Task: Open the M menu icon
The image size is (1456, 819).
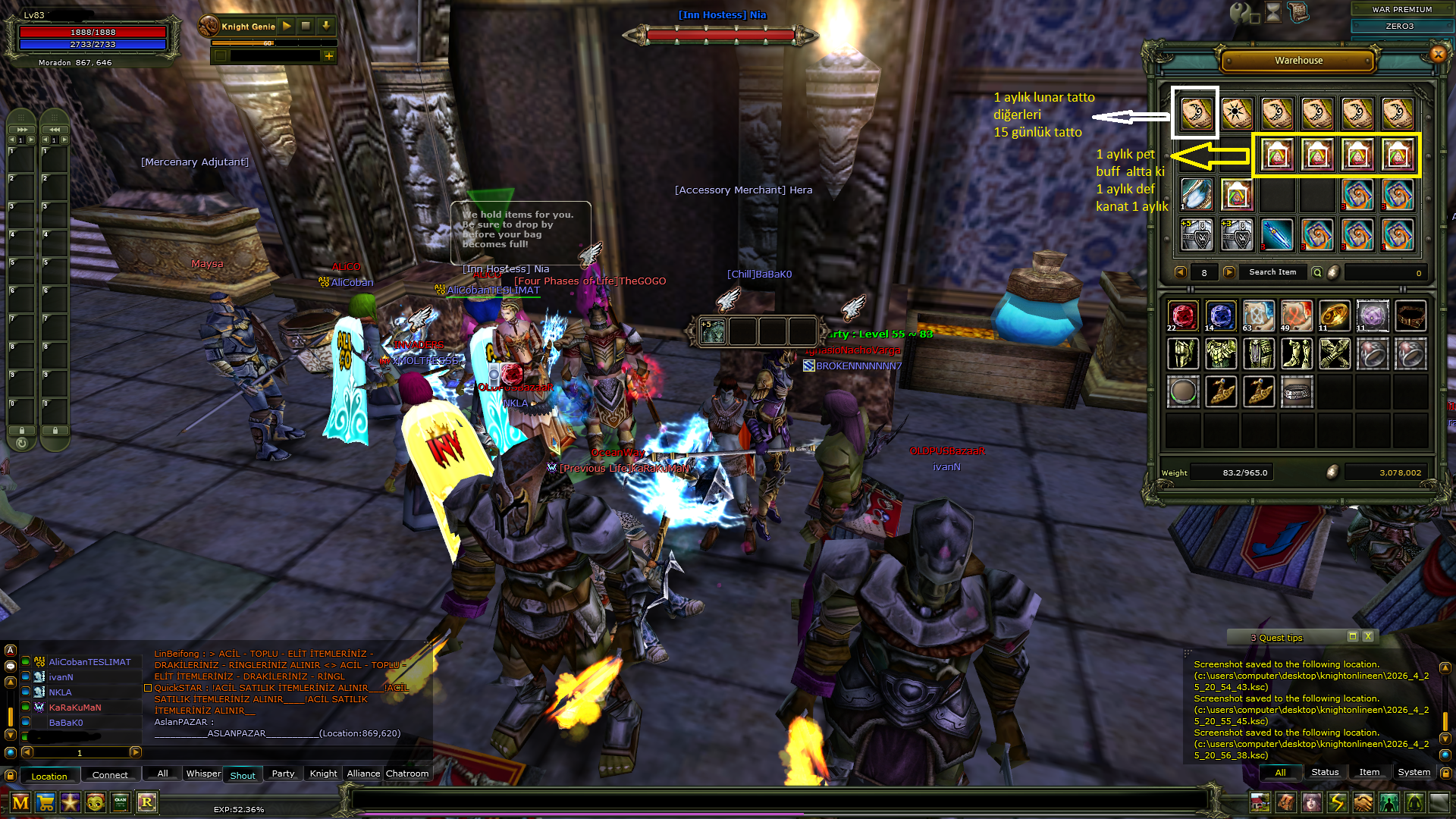Action: (20, 802)
